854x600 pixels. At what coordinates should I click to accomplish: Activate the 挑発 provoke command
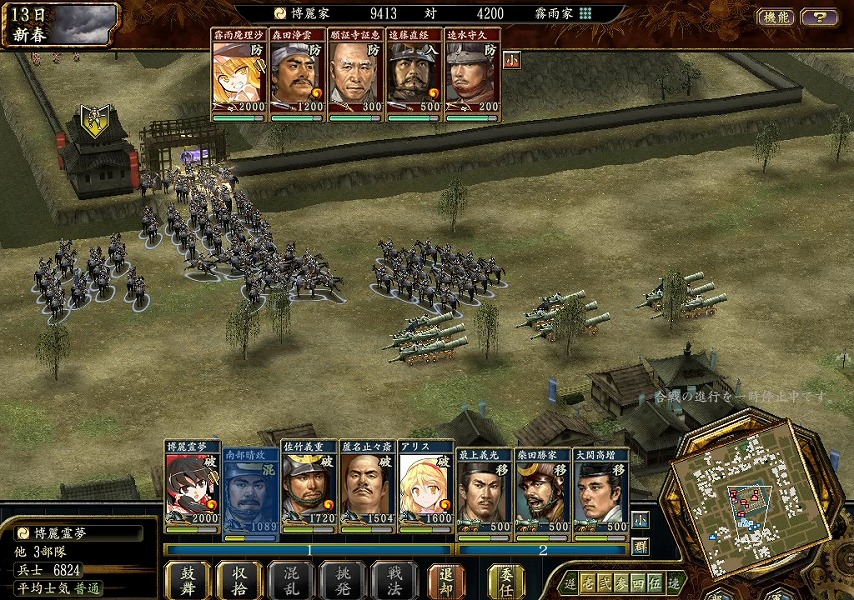coord(343,579)
